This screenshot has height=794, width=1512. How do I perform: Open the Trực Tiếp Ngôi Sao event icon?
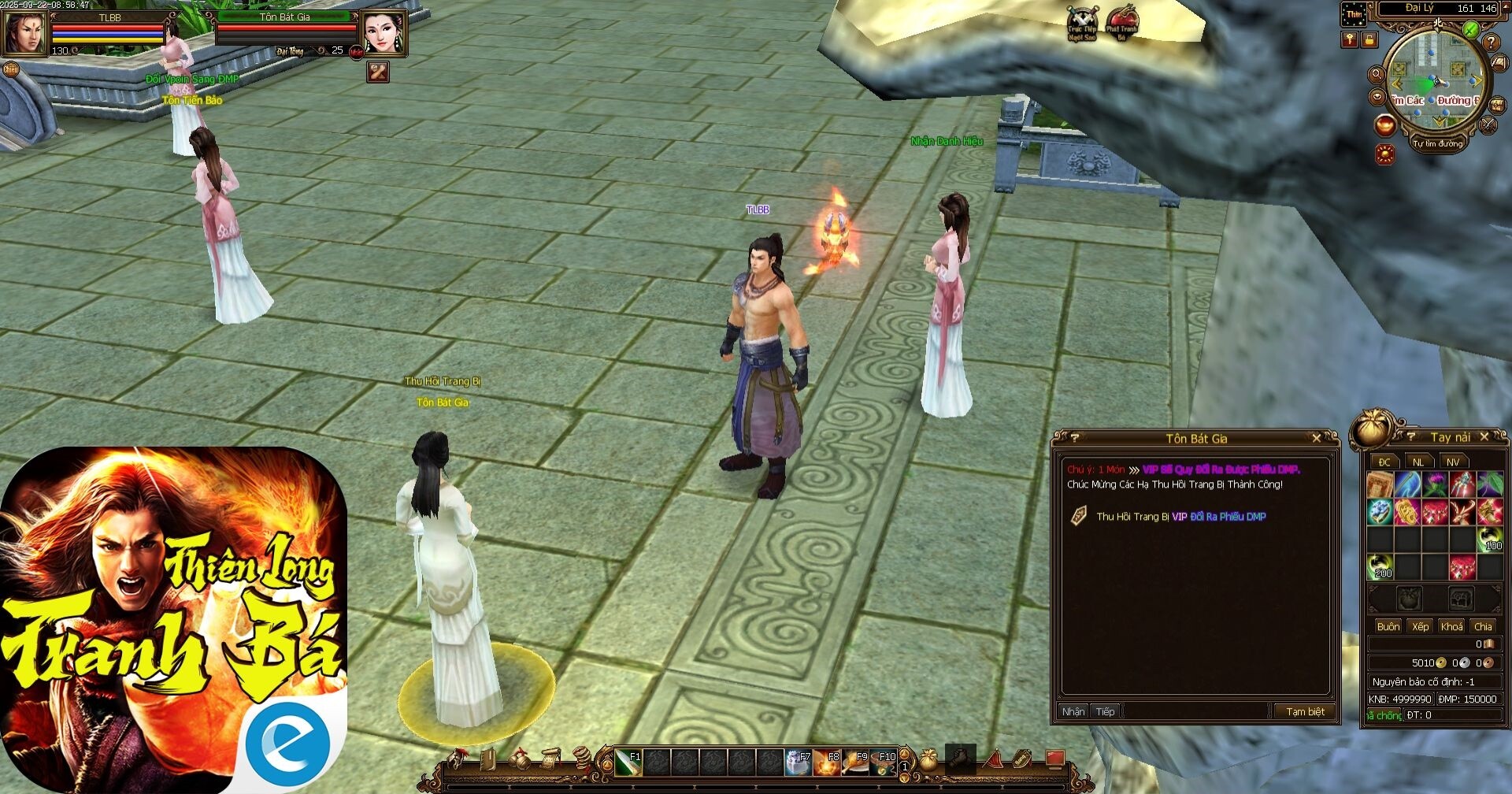(1082, 24)
